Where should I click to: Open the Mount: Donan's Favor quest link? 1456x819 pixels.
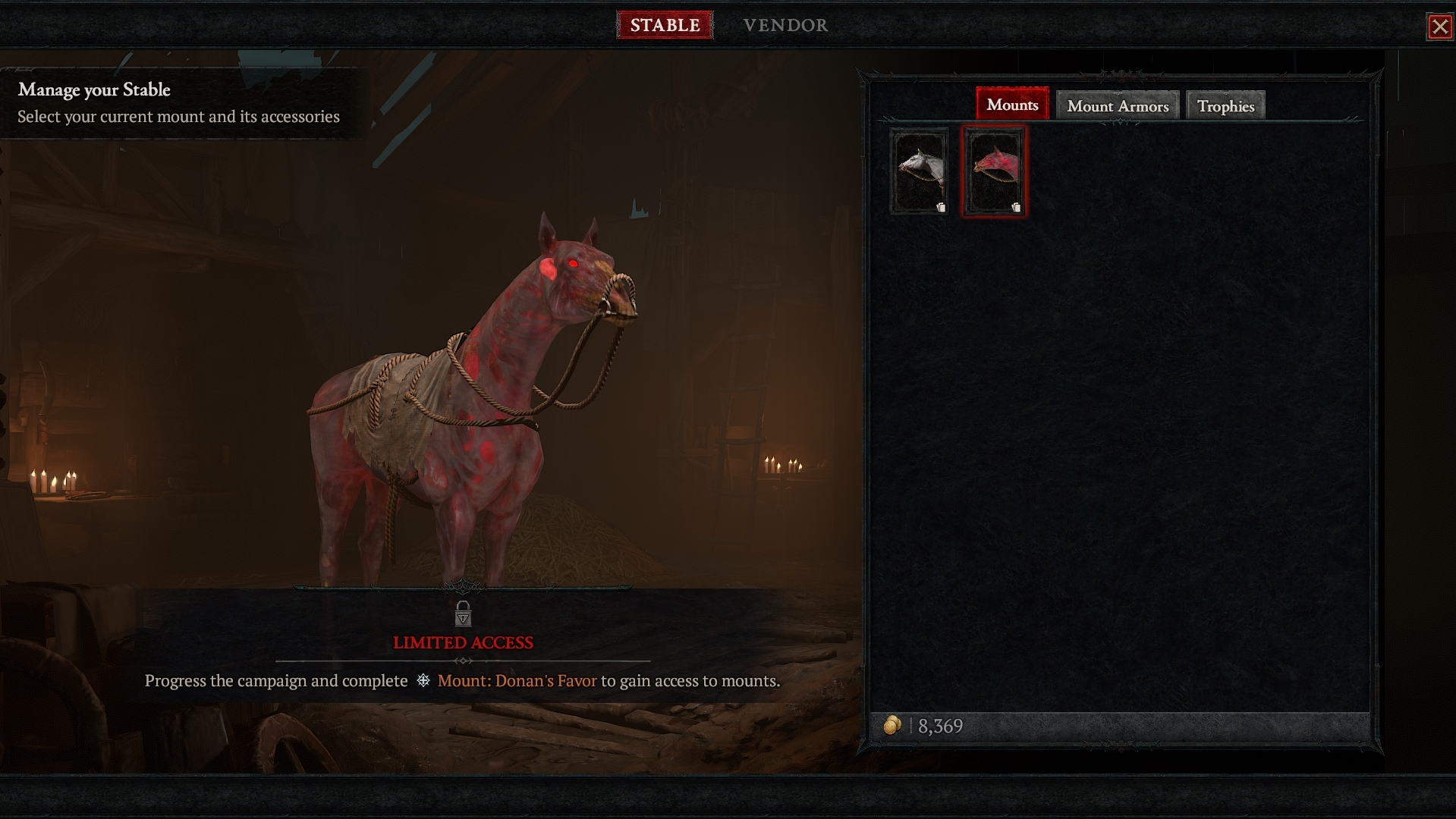(517, 681)
